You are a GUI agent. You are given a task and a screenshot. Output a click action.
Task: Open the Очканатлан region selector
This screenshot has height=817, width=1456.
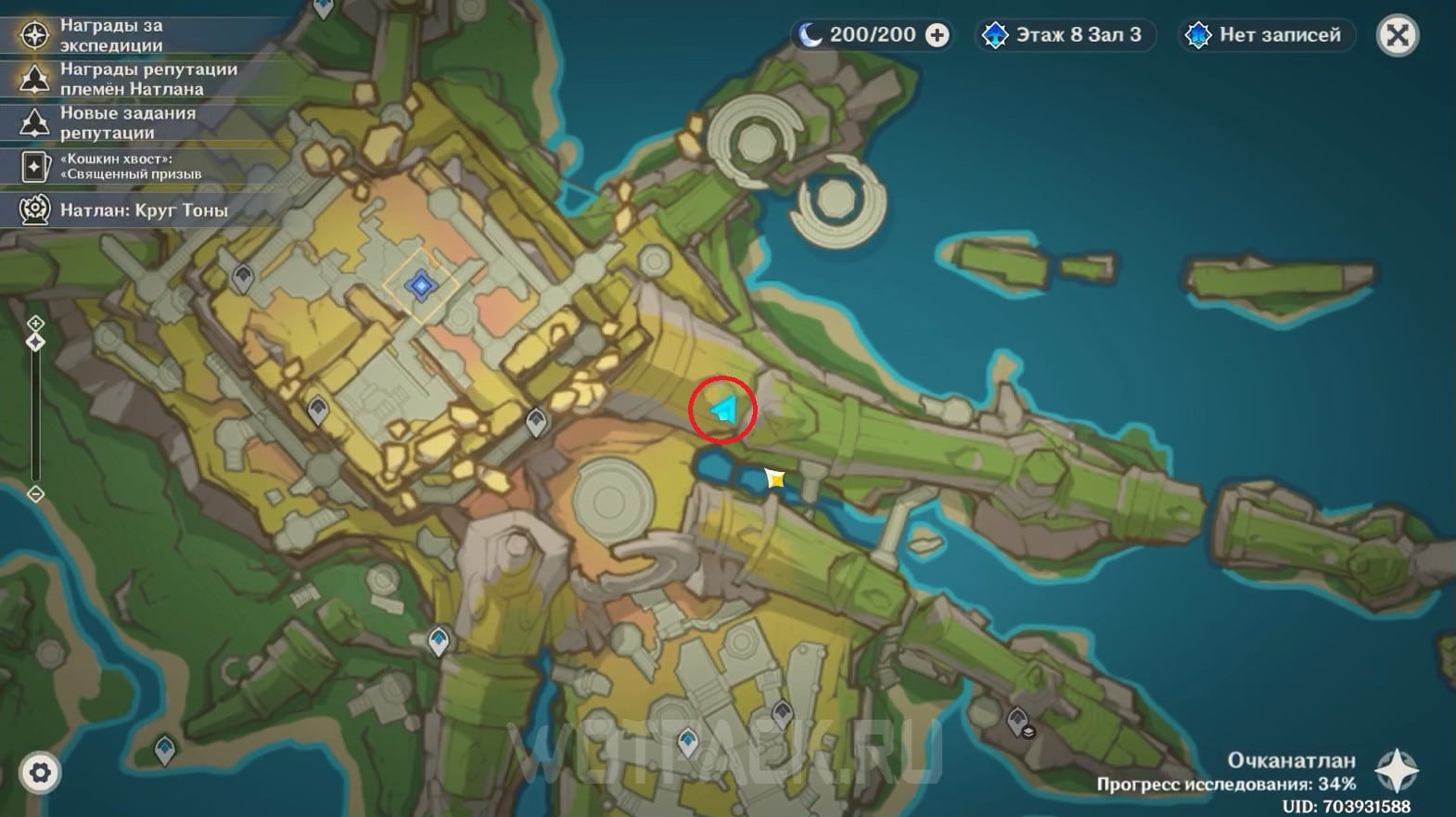1396,770
